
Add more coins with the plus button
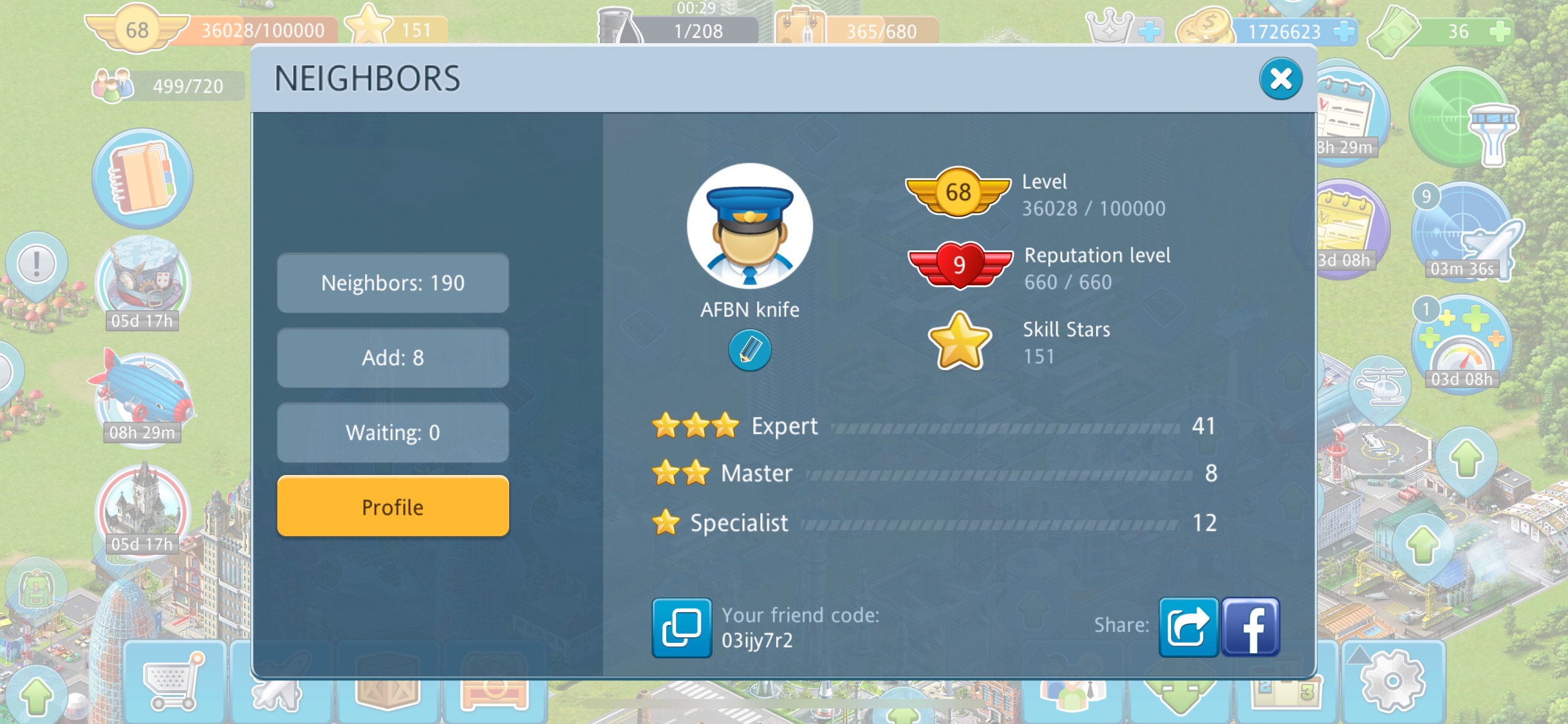pyautogui.click(x=1343, y=31)
